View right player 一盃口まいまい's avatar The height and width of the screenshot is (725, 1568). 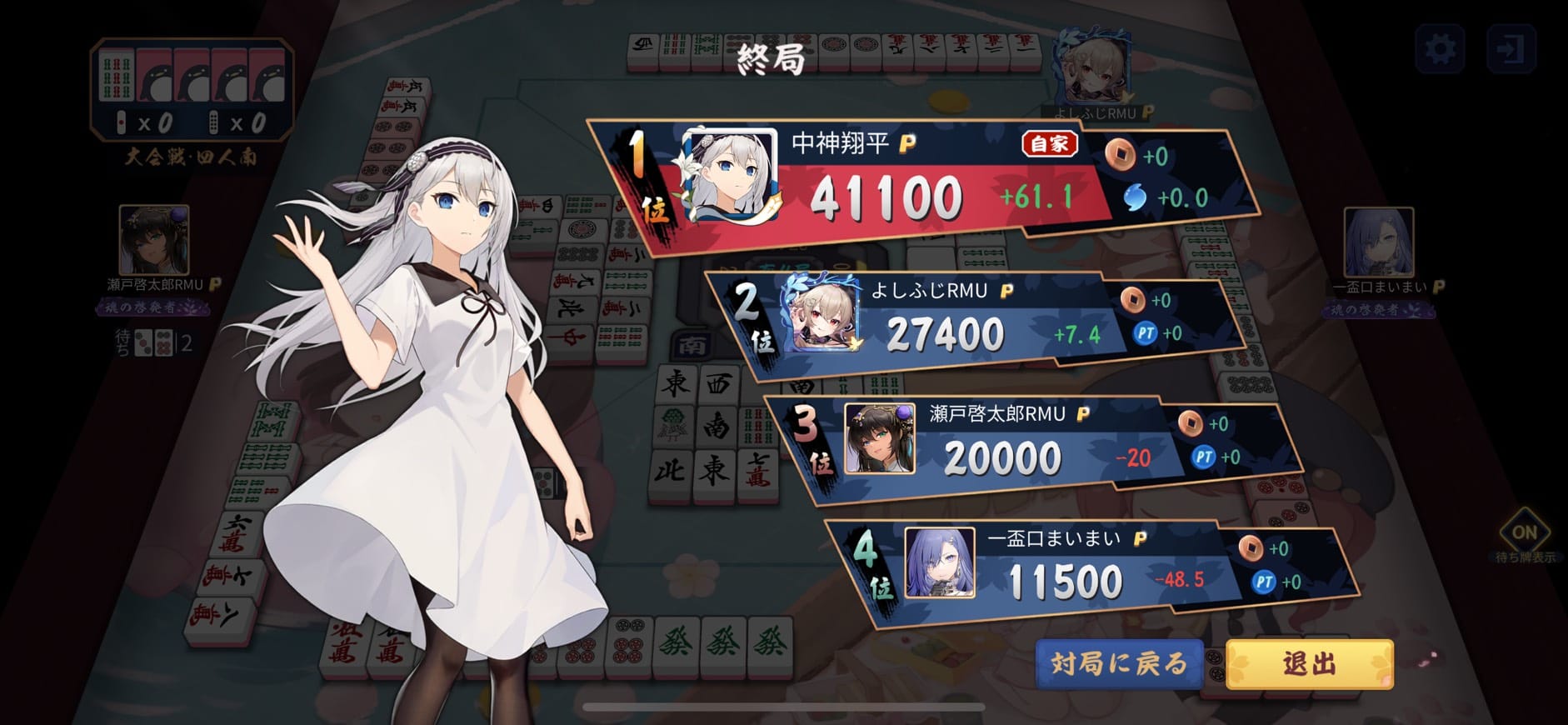[1378, 242]
